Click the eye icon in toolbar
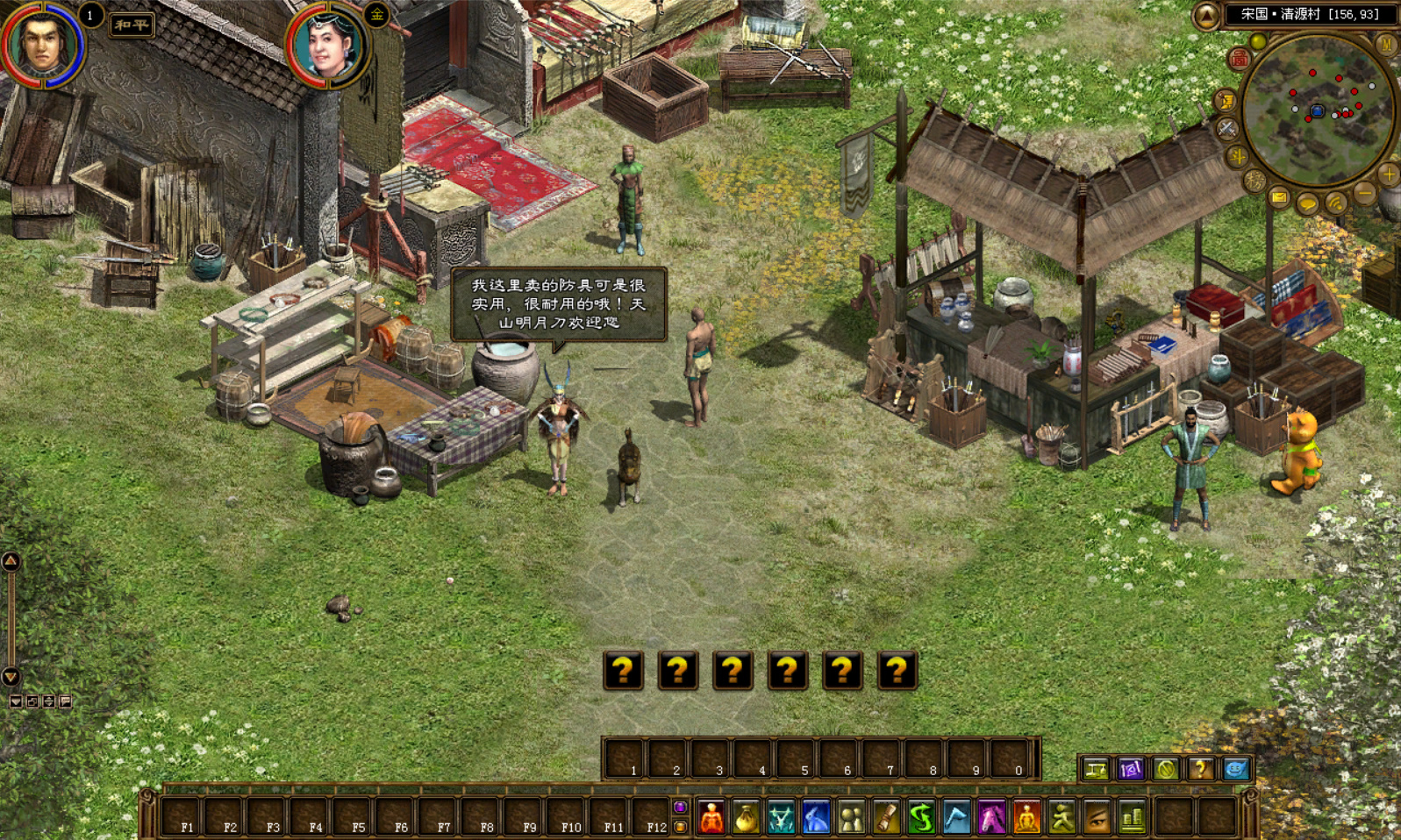 pyautogui.click(x=1097, y=818)
